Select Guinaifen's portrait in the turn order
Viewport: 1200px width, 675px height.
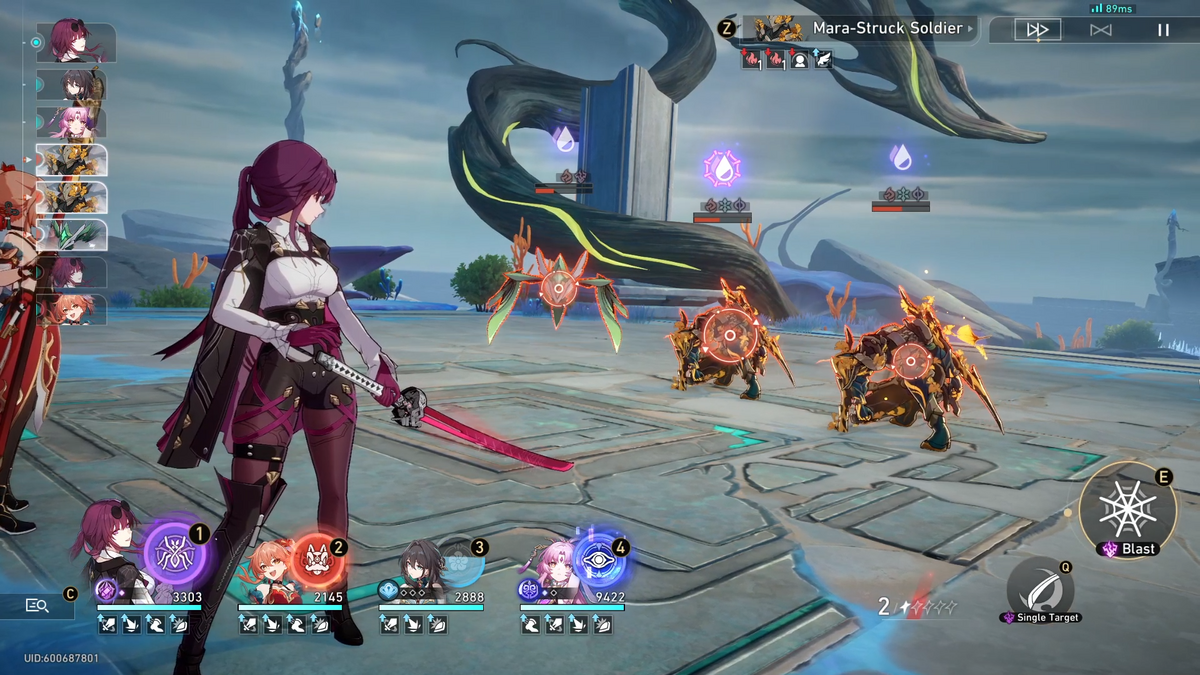tap(72, 308)
